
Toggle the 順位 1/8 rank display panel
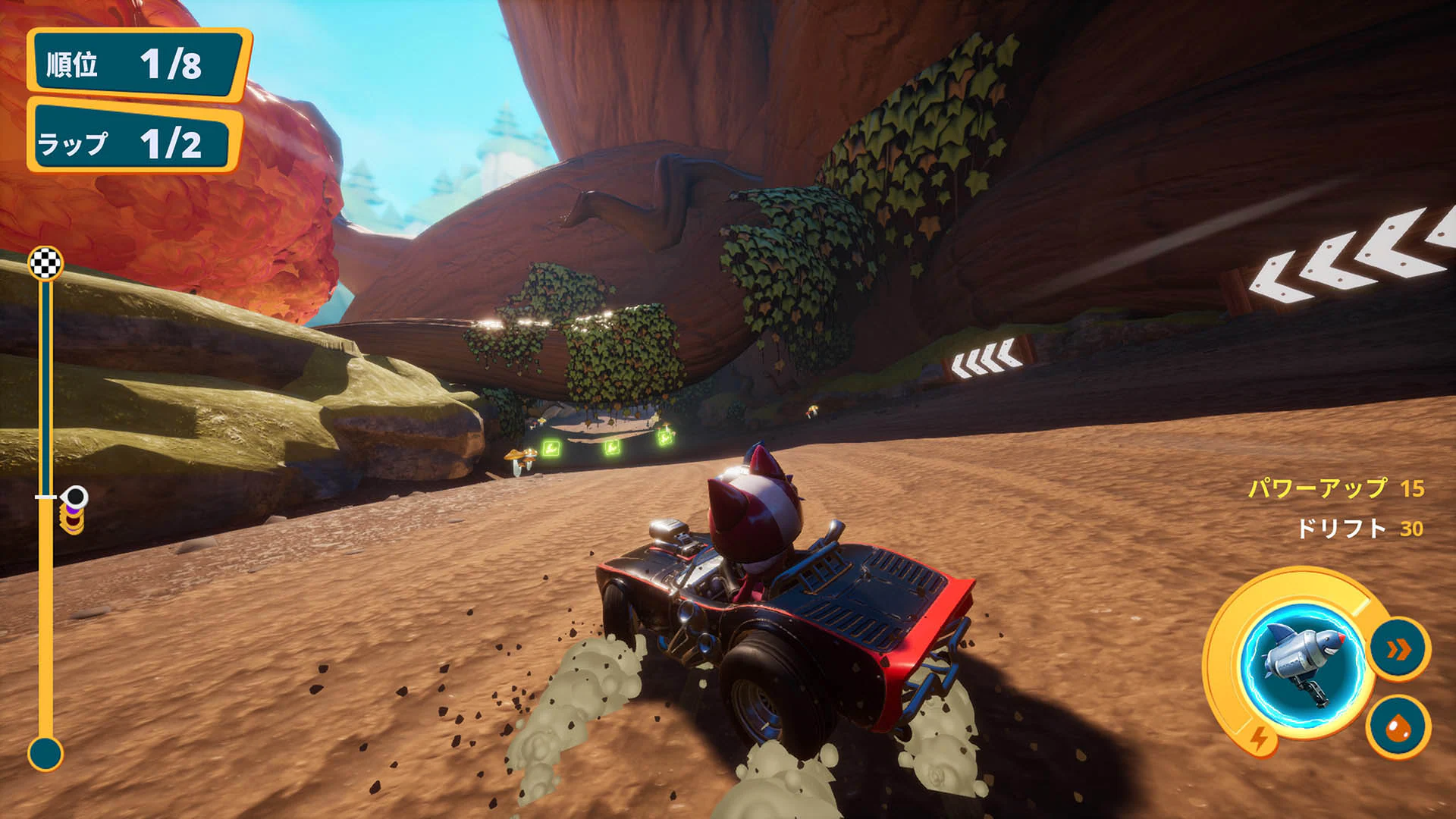(135, 64)
